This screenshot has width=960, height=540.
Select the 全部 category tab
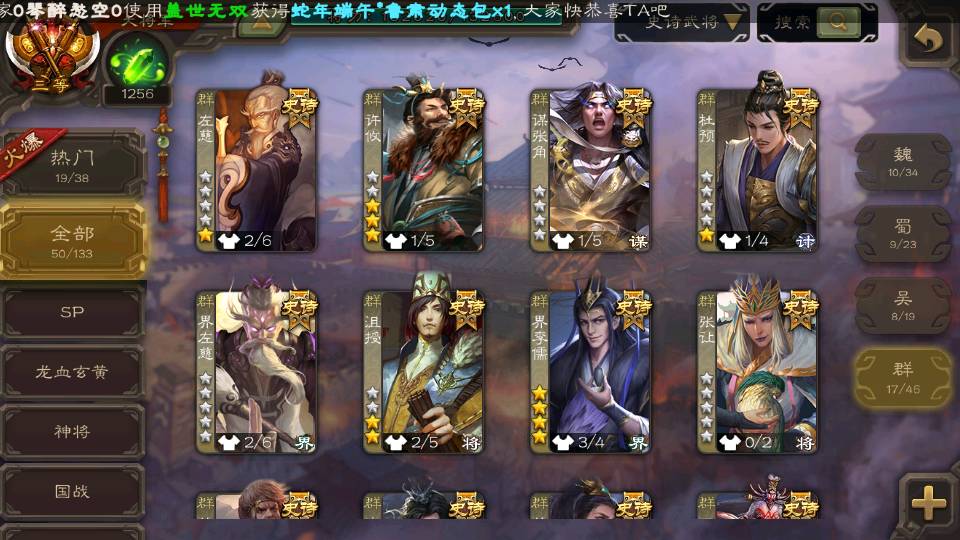tap(72, 240)
